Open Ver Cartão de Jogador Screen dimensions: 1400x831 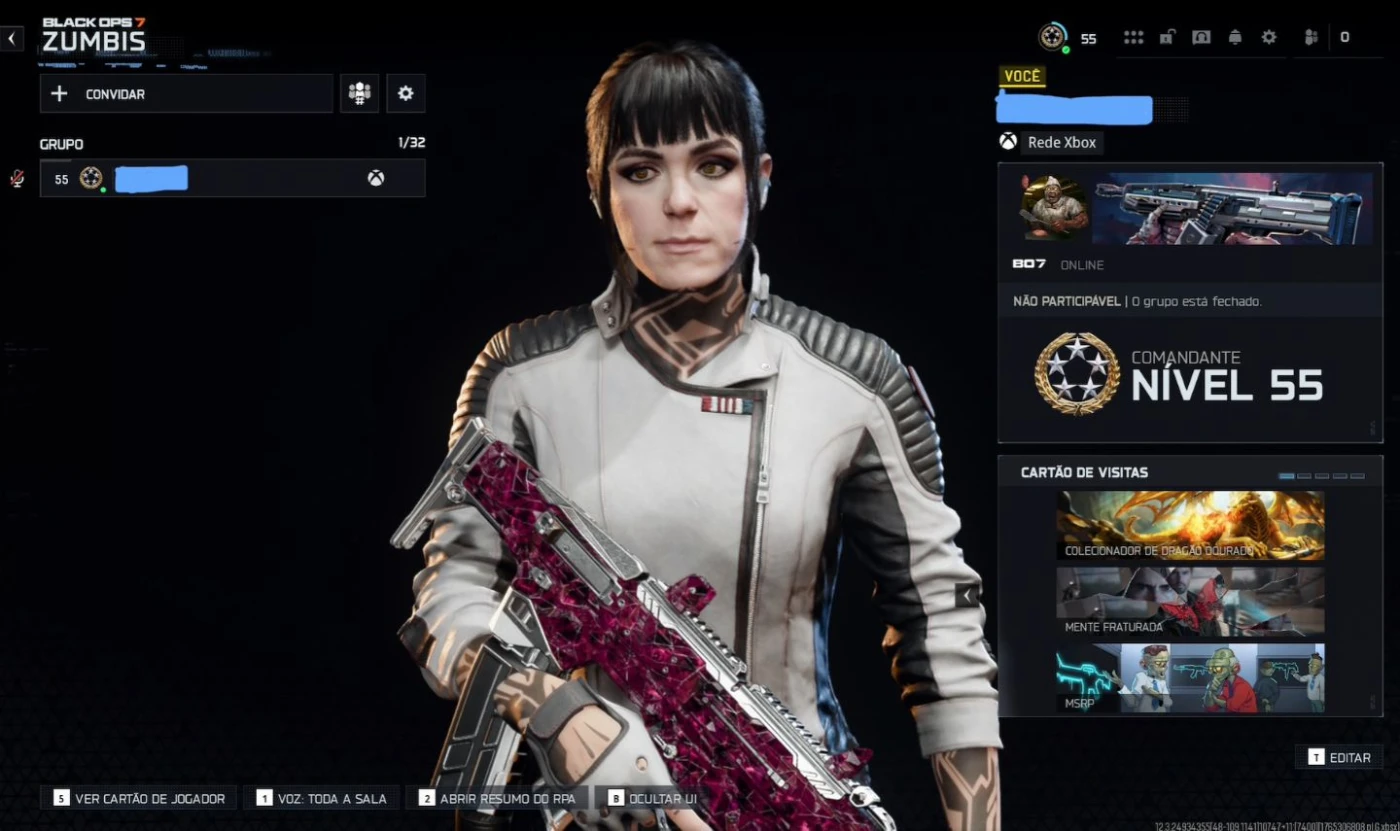[x=140, y=798]
